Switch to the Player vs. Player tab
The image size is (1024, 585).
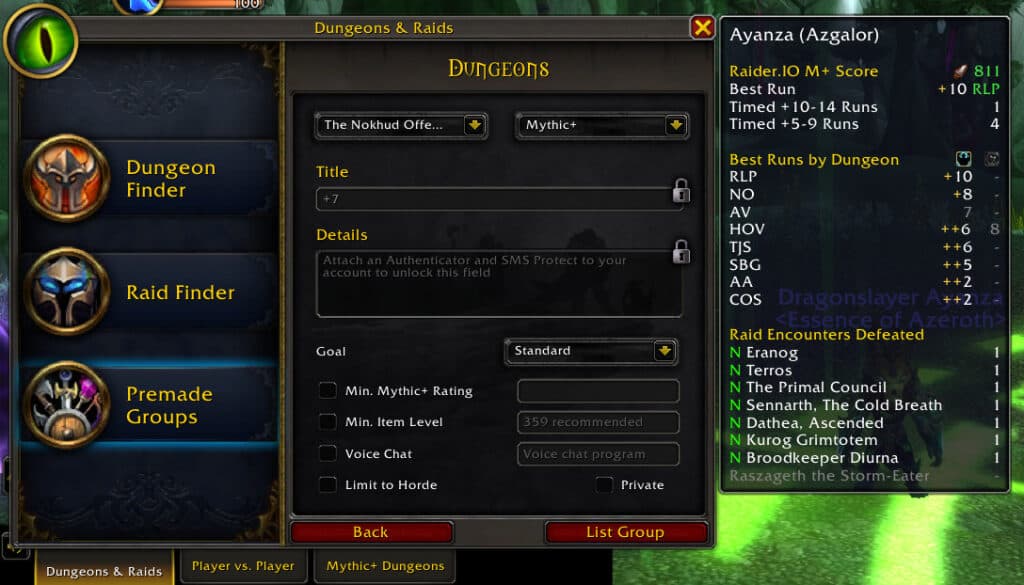pos(243,566)
